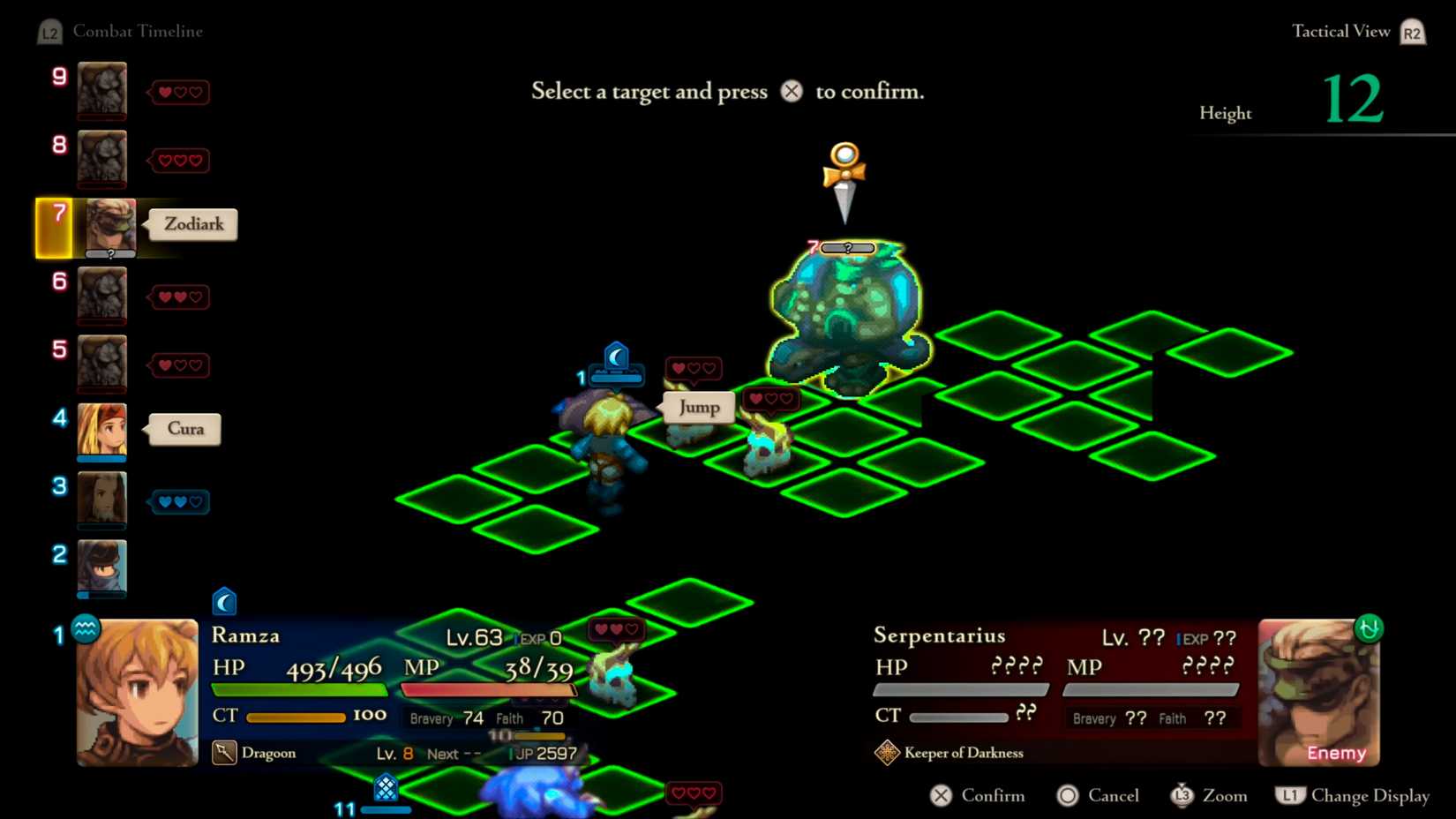This screenshot has width=1456, height=819.
Task: Switch to Tactical View
Action: 1340,31
